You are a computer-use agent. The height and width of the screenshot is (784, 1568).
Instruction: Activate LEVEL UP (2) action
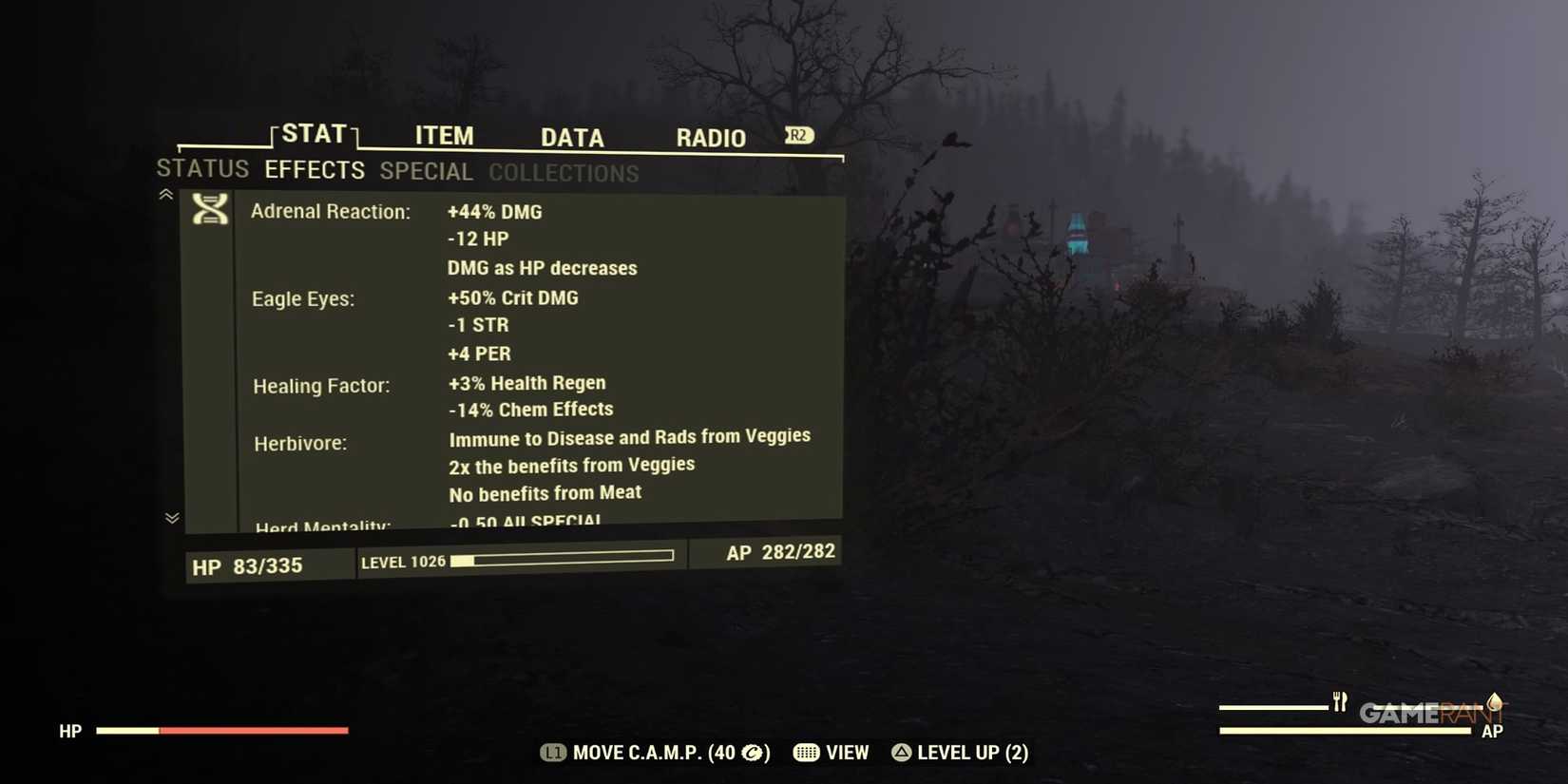point(971,753)
